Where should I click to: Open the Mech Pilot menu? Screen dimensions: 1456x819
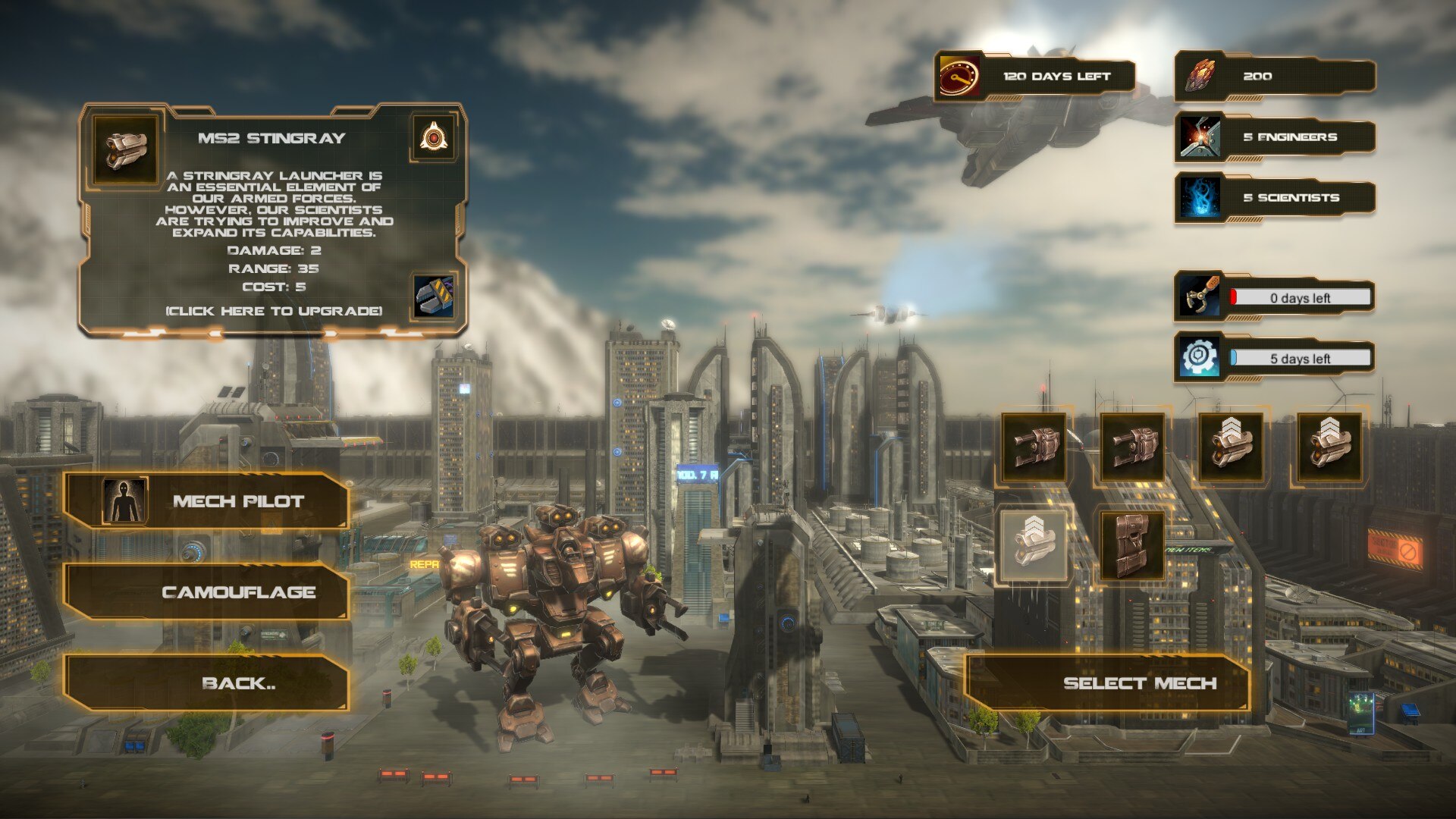click(x=206, y=500)
